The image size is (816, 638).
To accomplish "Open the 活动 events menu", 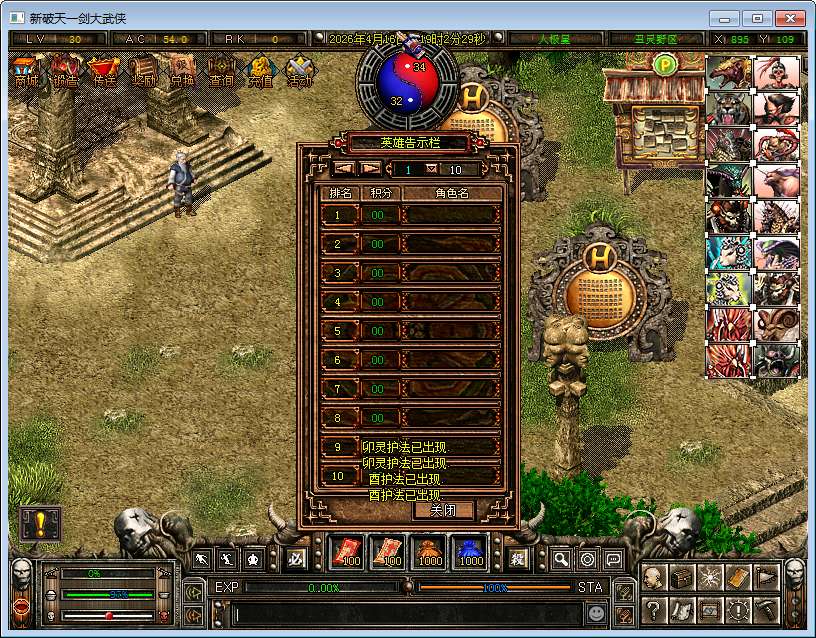I will [299, 72].
